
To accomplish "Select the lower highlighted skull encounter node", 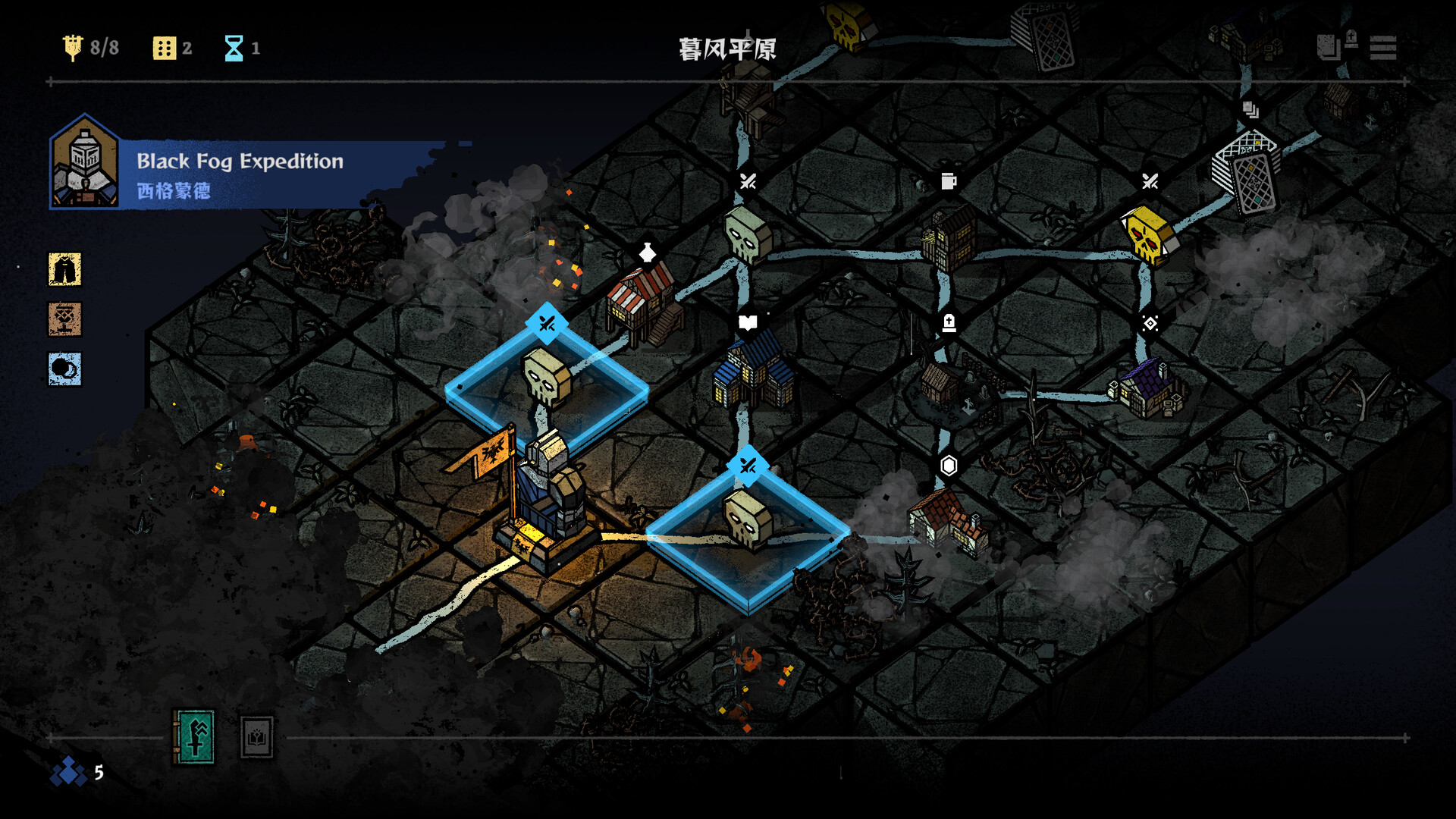I will click(747, 525).
